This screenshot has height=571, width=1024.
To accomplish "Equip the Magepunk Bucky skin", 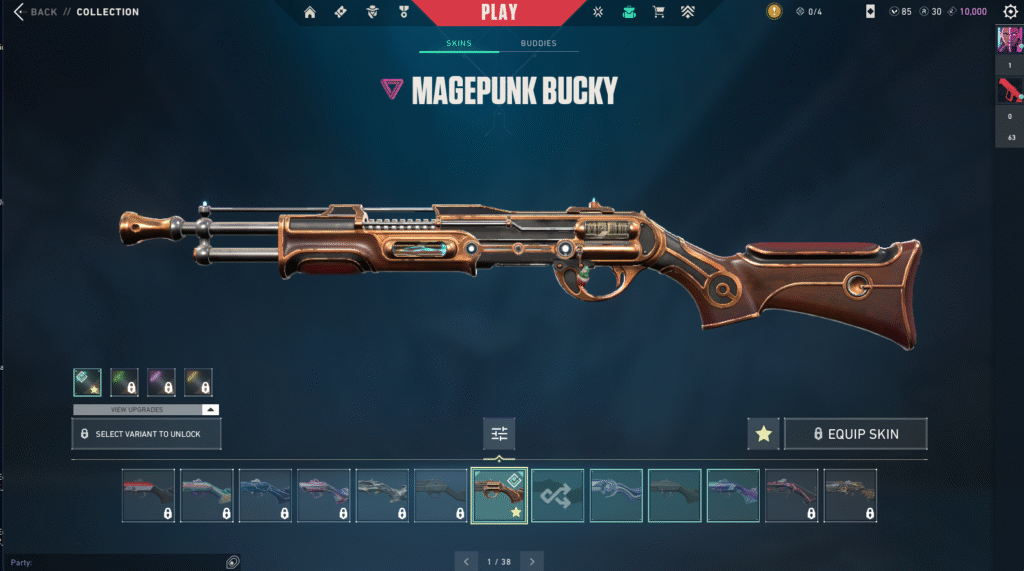I will coord(855,434).
